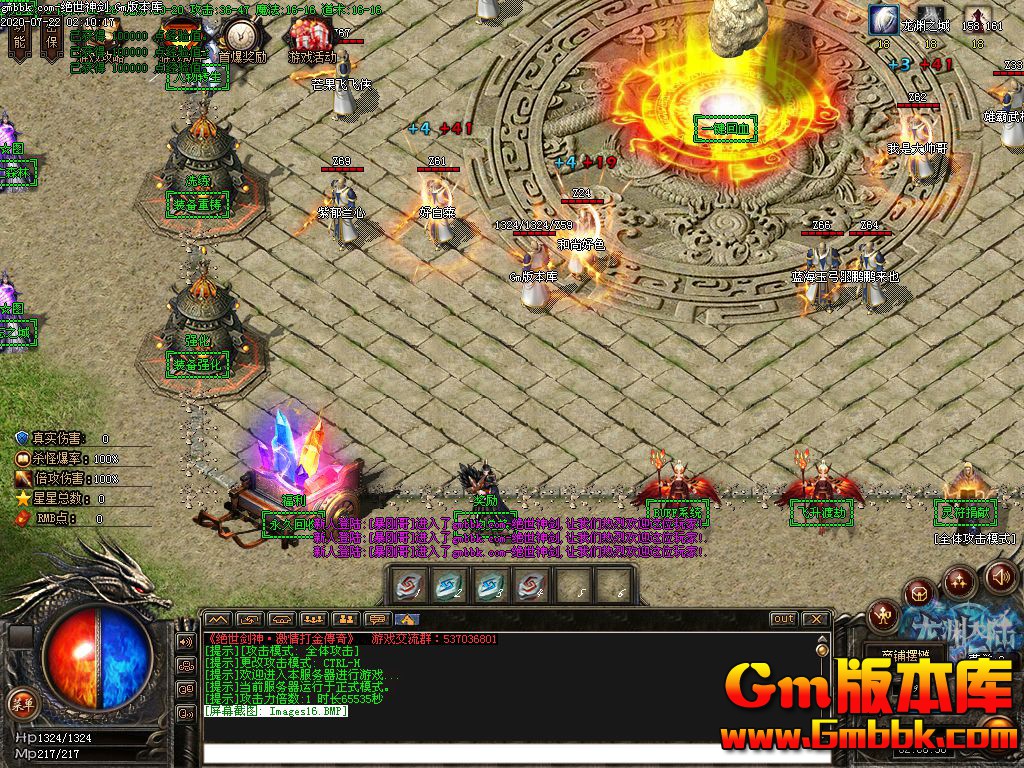Select the first chat channel tab with mountain icon
The width and height of the screenshot is (1024, 768).
click(x=217, y=619)
